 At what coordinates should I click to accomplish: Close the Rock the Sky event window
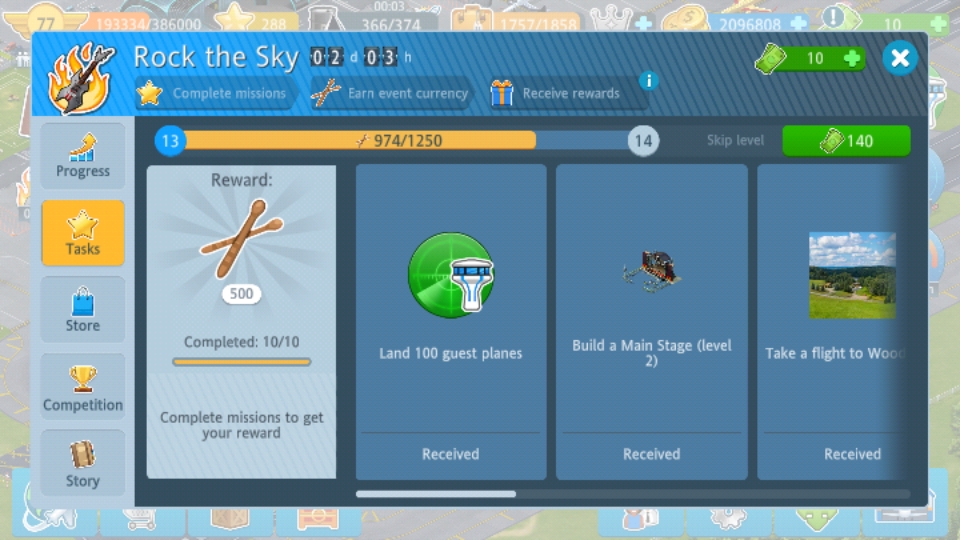click(x=900, y=58)
